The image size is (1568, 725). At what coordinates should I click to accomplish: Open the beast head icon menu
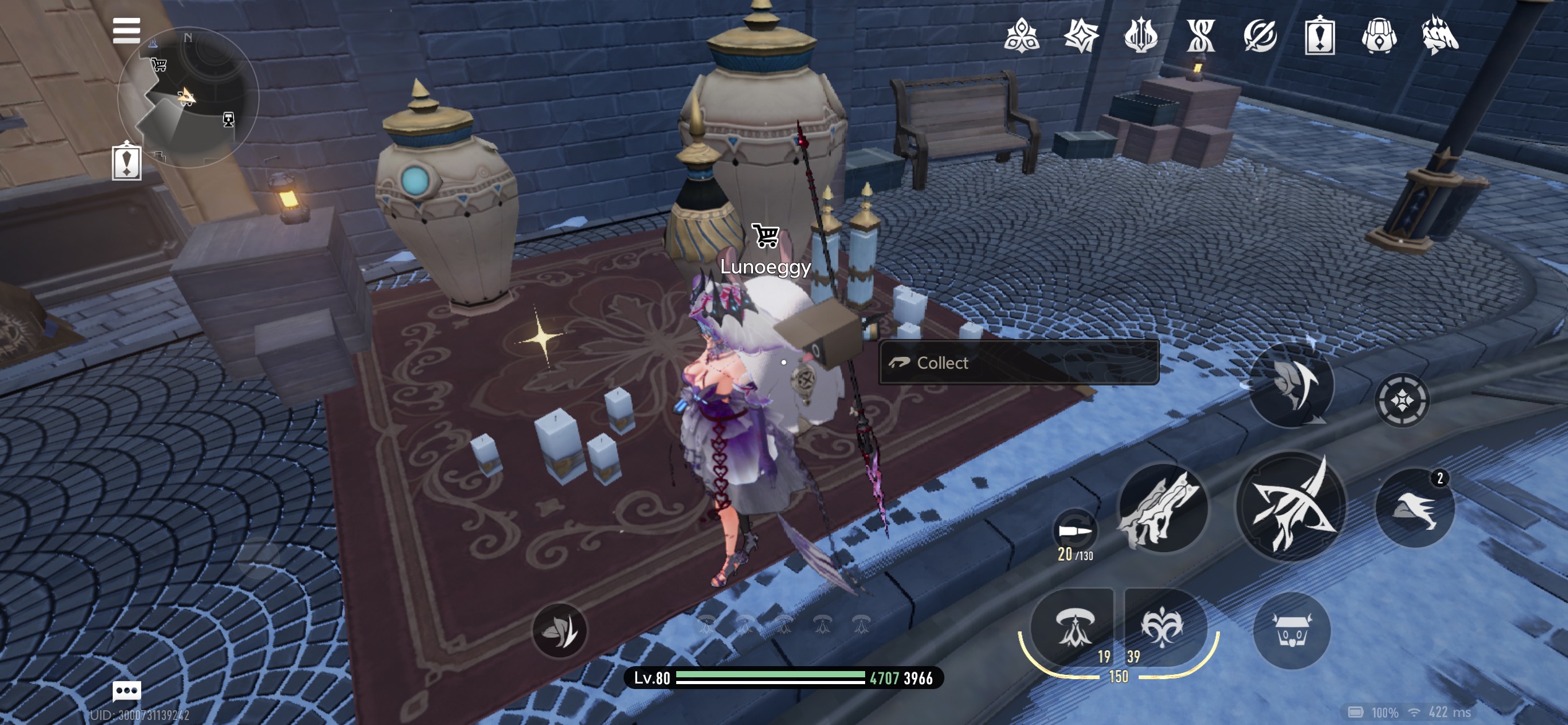point(1440,36)
